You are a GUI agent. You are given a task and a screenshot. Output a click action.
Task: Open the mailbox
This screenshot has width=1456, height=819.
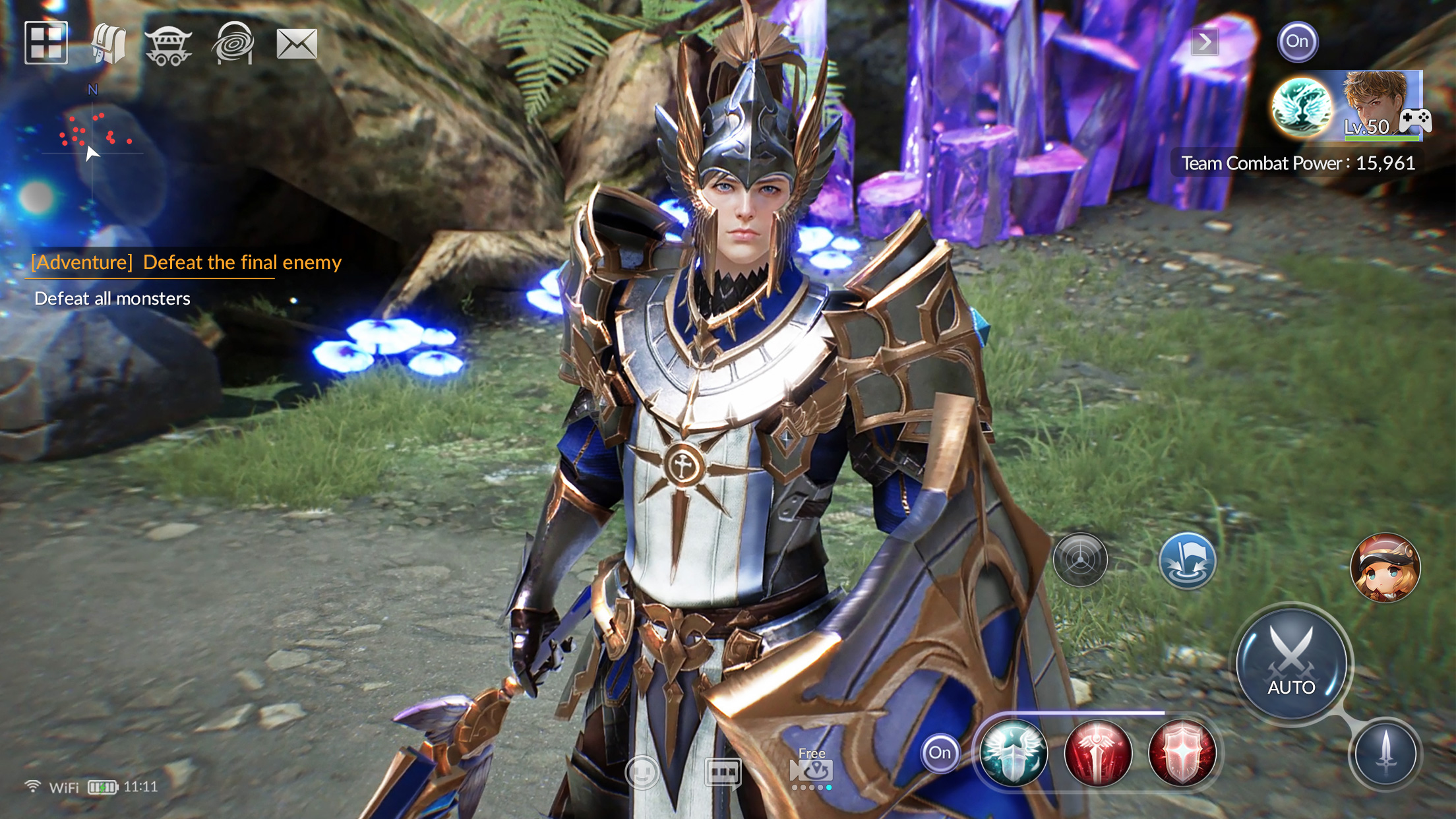pos(296,43)
